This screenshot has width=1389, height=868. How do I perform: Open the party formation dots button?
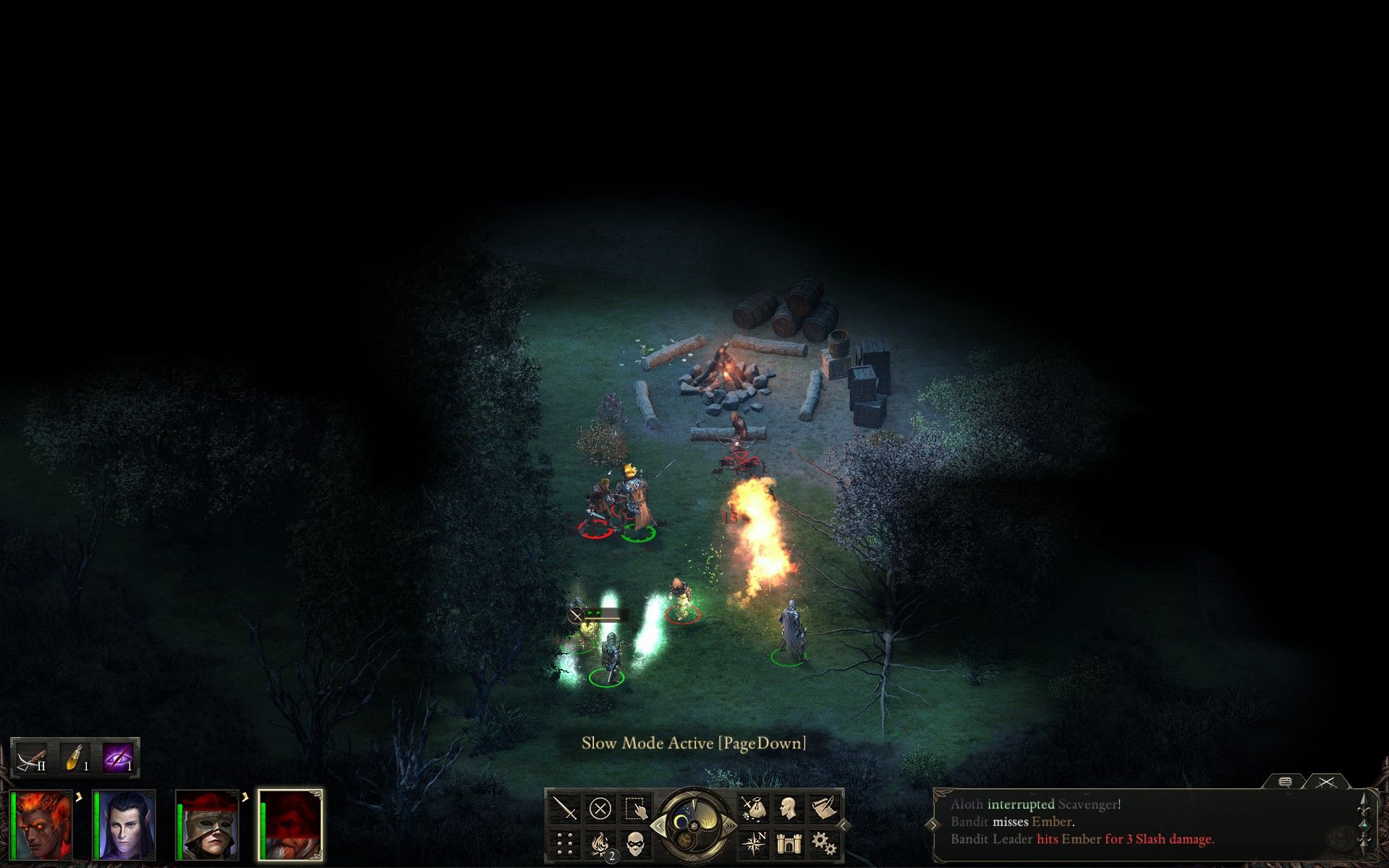point(564,843)
